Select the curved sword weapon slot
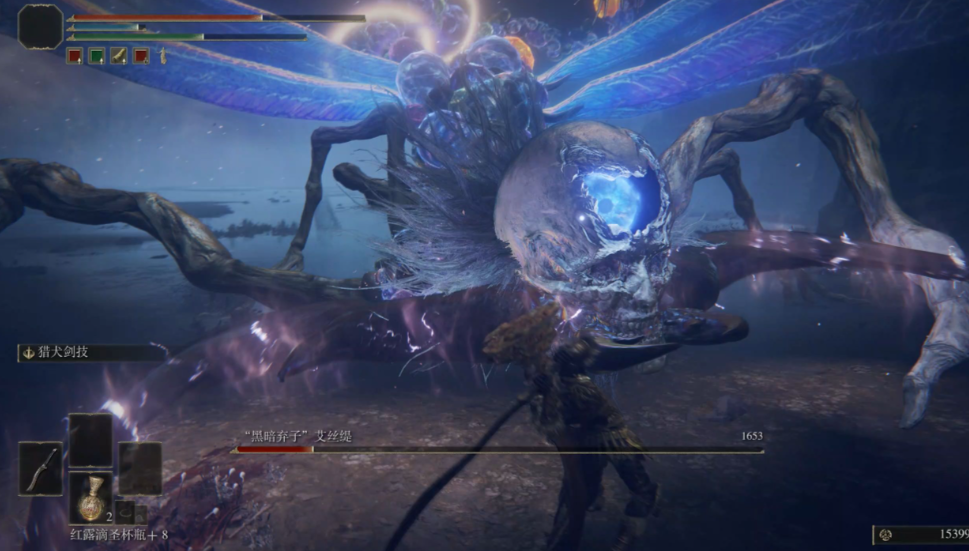 [40, 469]
